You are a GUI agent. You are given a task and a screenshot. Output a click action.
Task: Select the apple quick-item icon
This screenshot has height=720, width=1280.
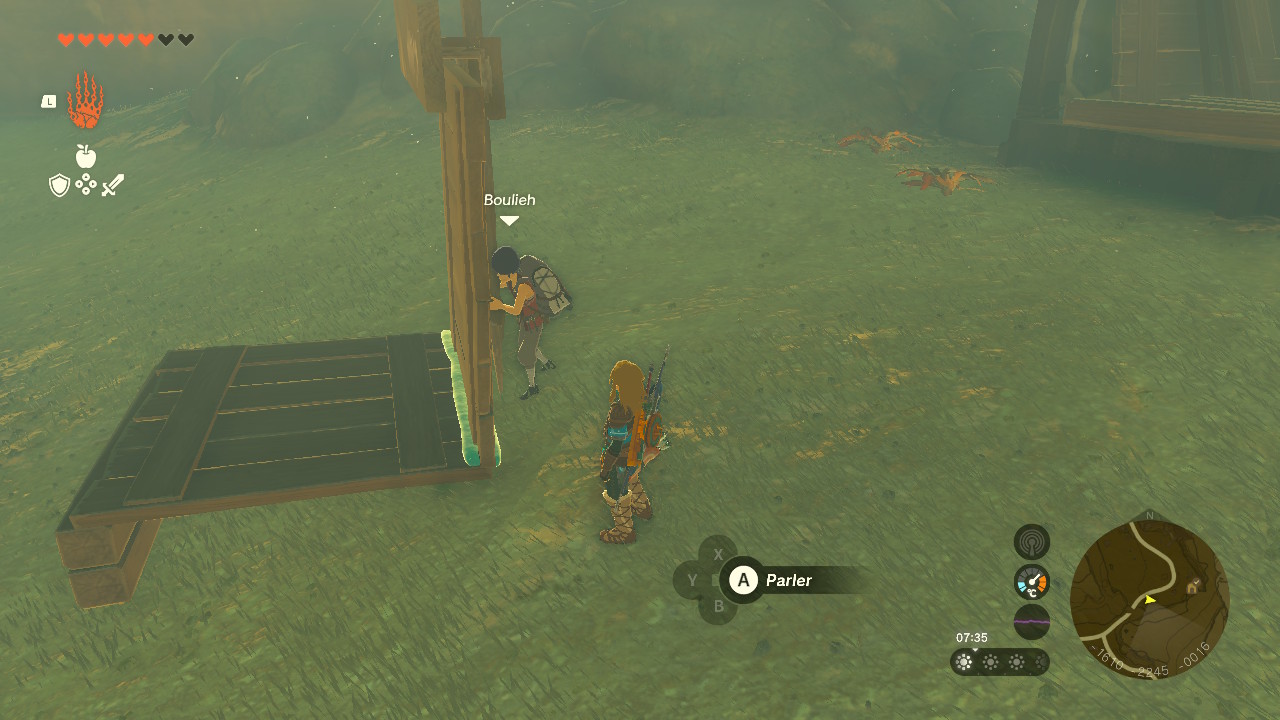(x=86, y=156)
